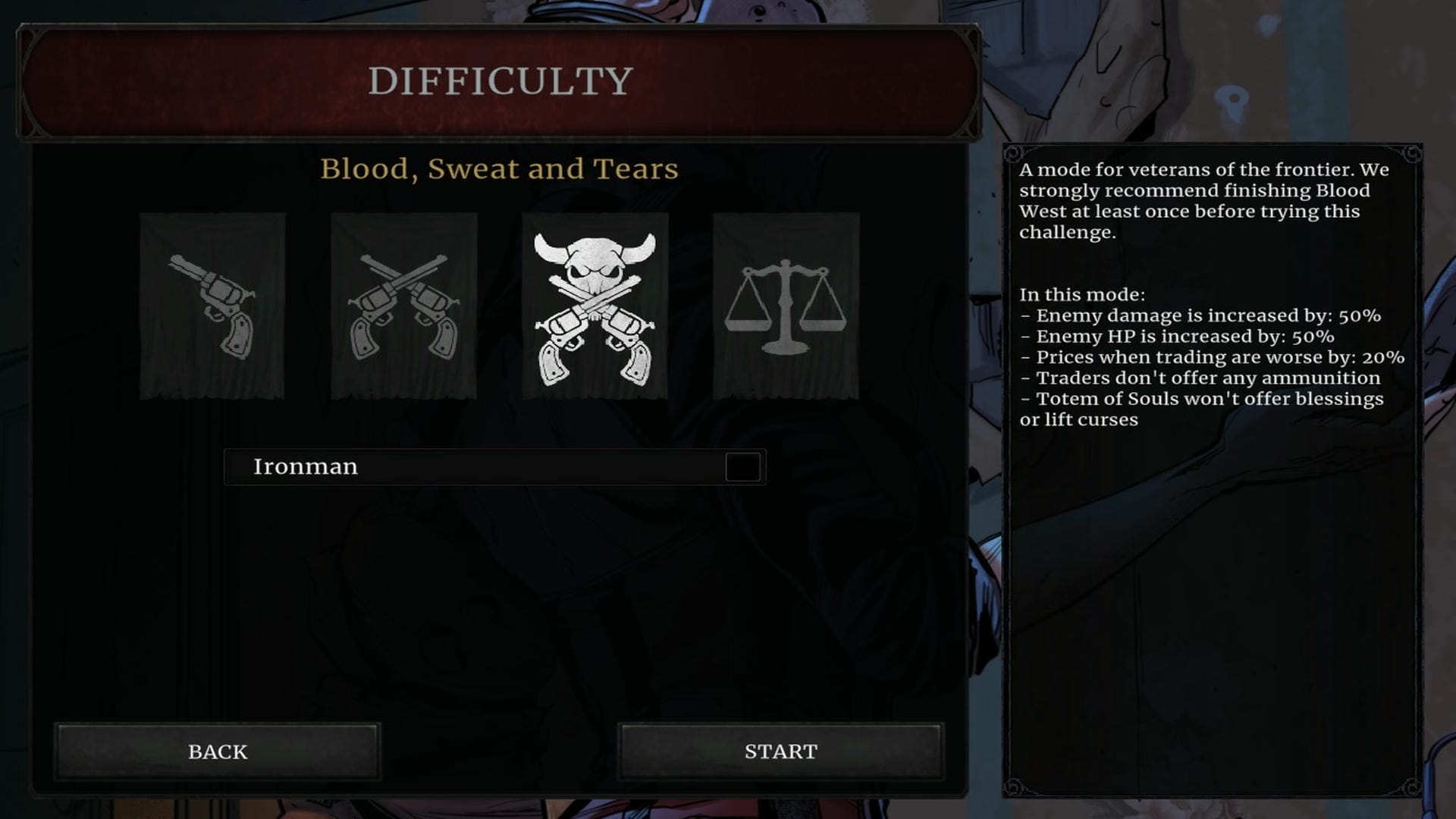Click the second difficulty flag with dual pistols

pos(404,306)
